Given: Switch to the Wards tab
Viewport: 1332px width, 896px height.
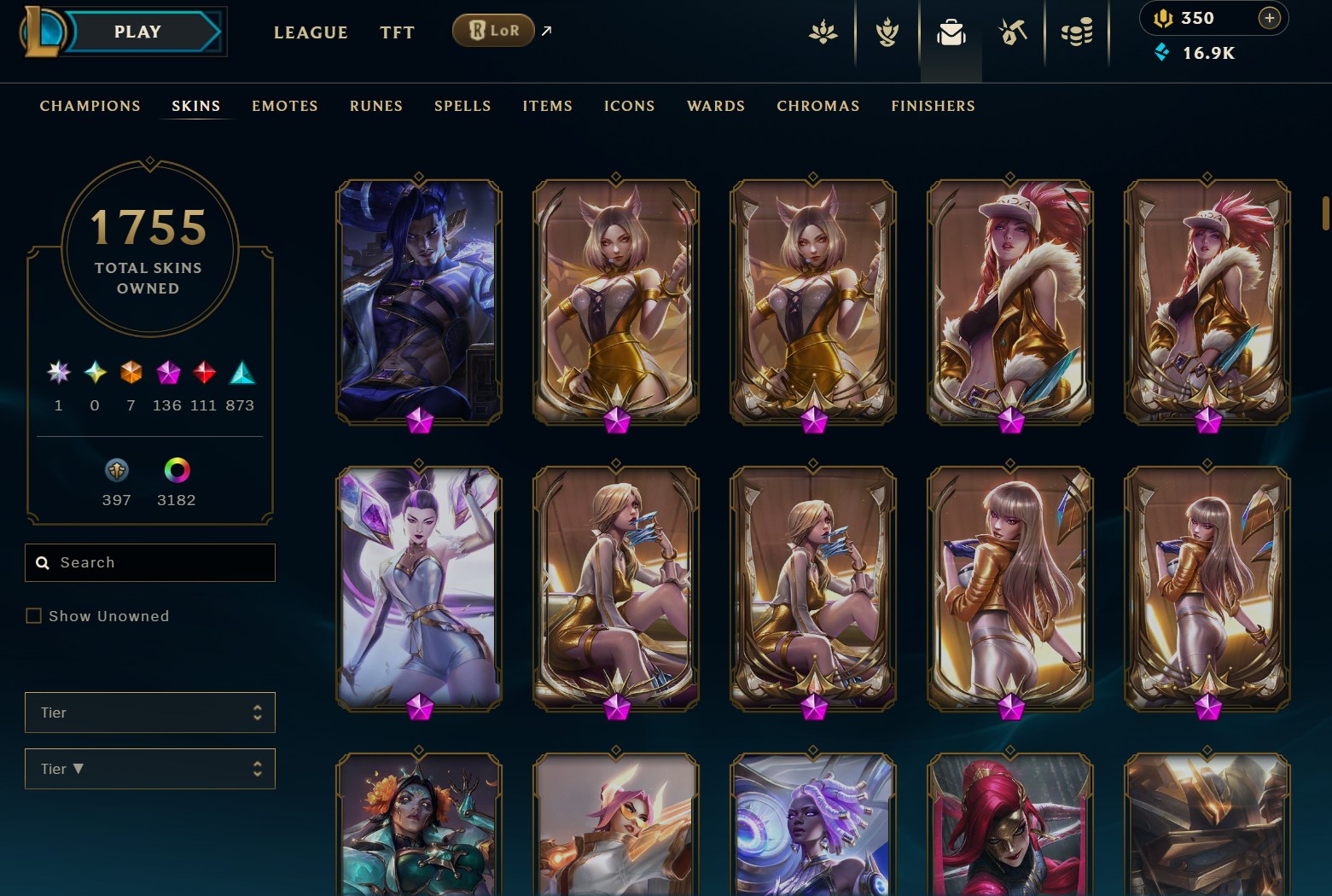Looking at the screenshot, I should (x=715, y=106).
